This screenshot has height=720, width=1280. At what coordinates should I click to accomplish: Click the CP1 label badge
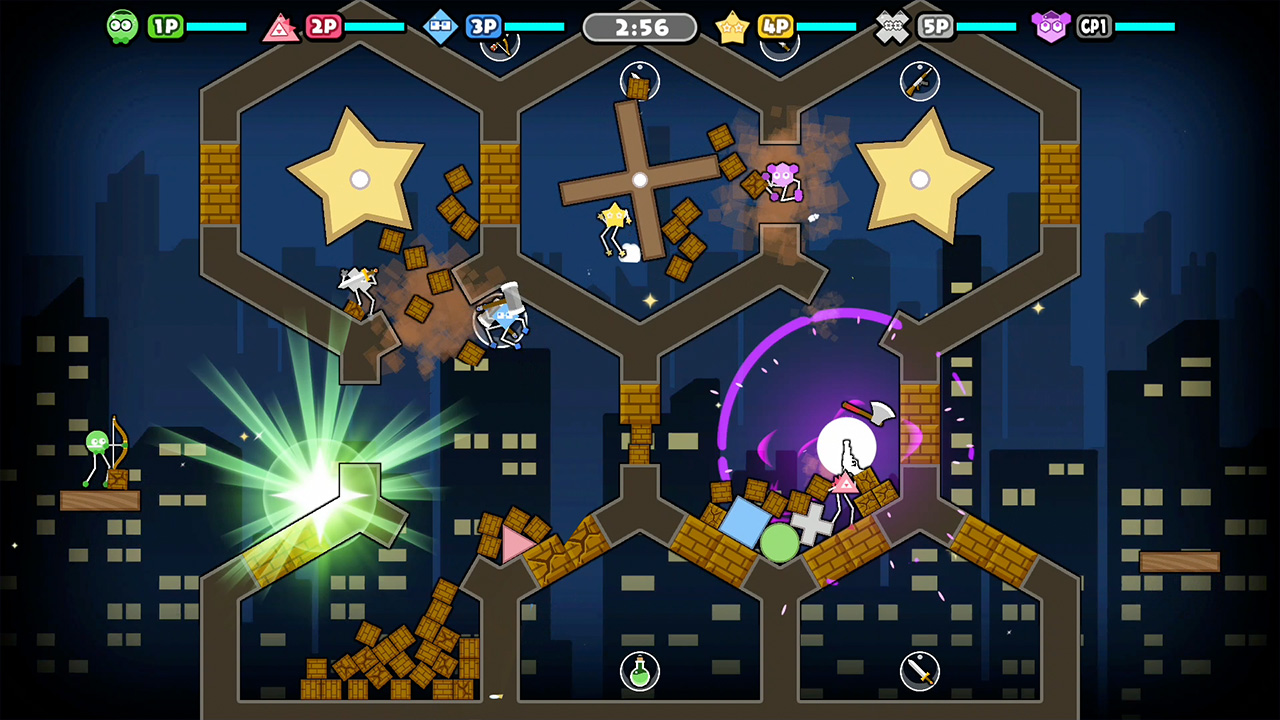tap(1092, 26)
